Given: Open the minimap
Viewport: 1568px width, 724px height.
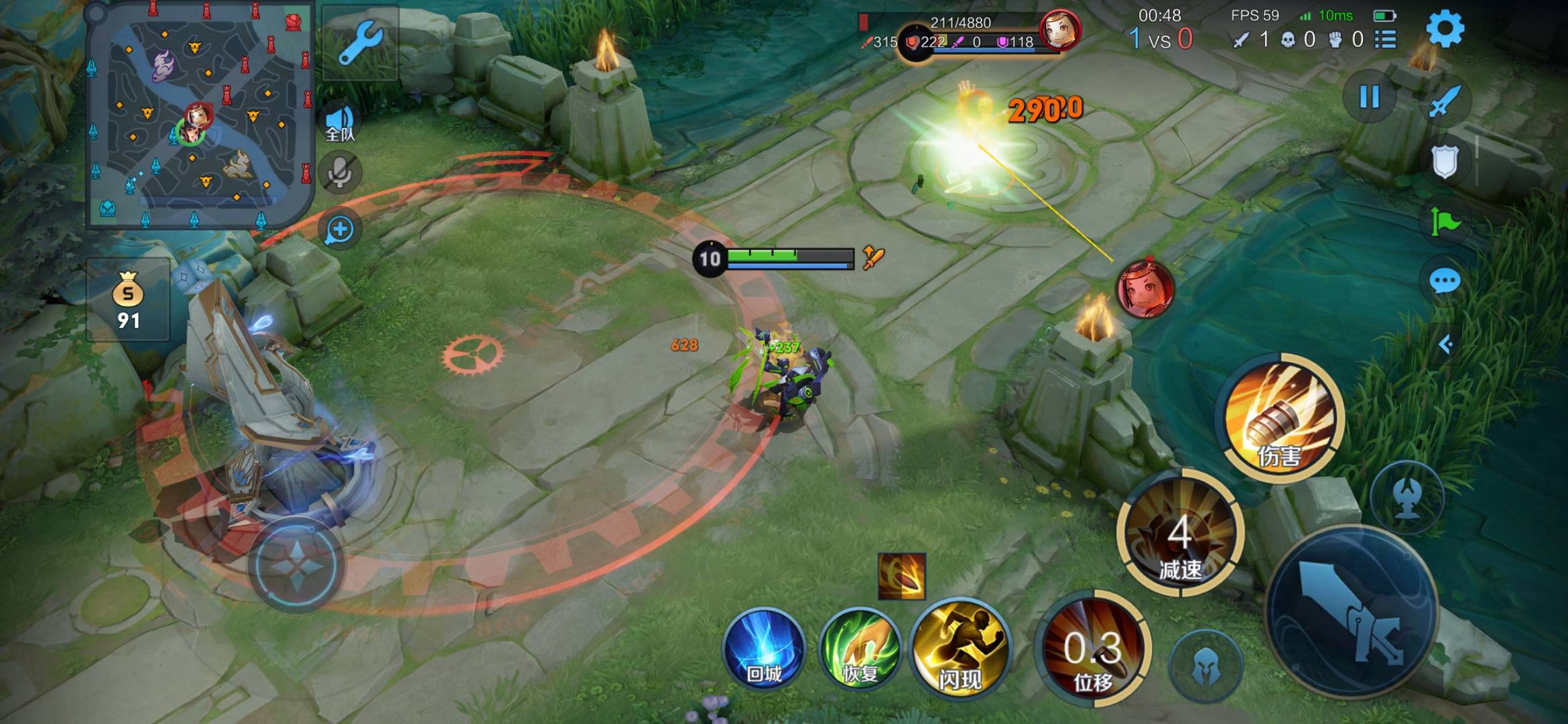Looking at the screenshot, I should pos(199,114).
